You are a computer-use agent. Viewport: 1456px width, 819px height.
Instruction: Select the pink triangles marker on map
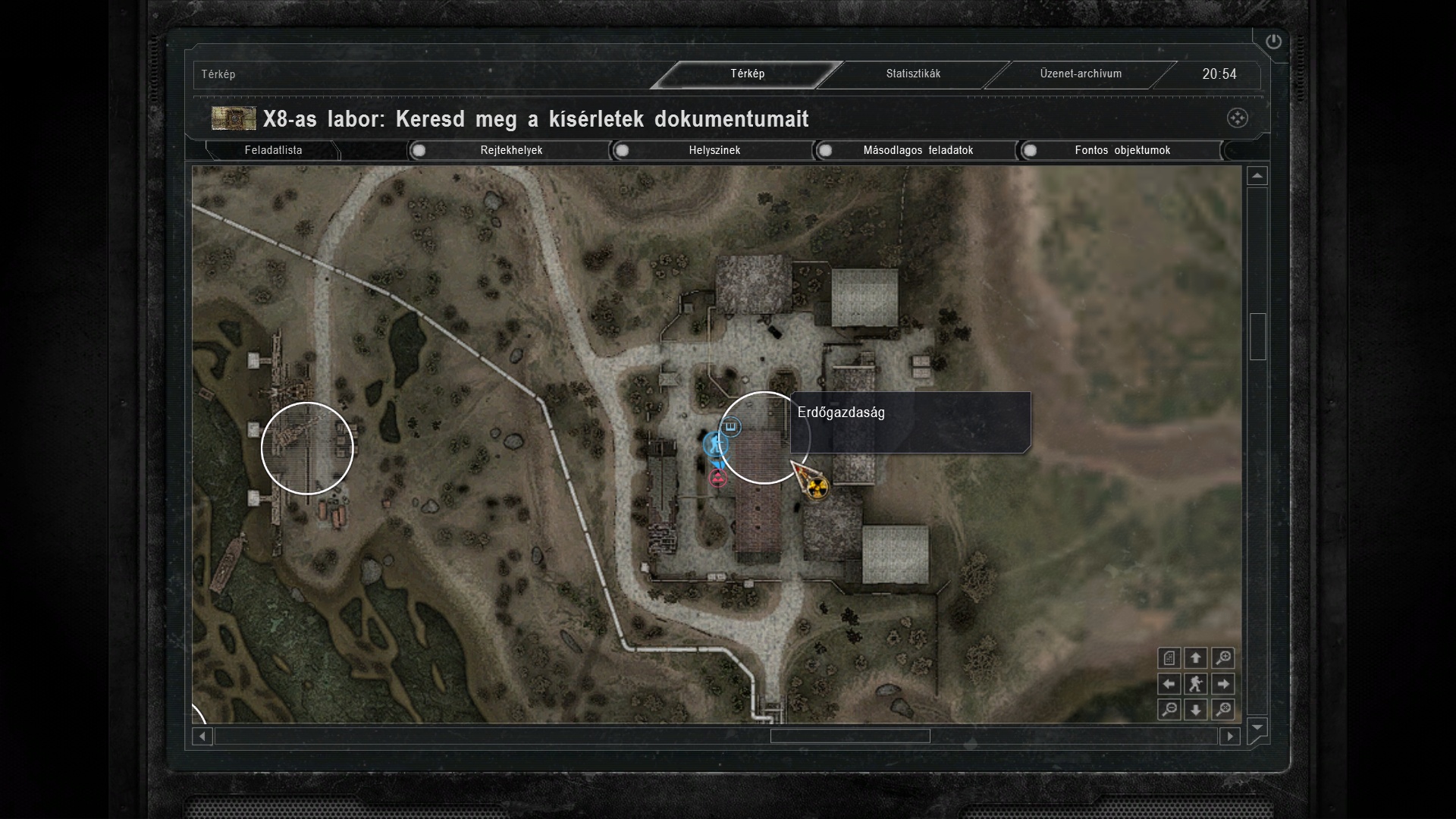(717, 478)
